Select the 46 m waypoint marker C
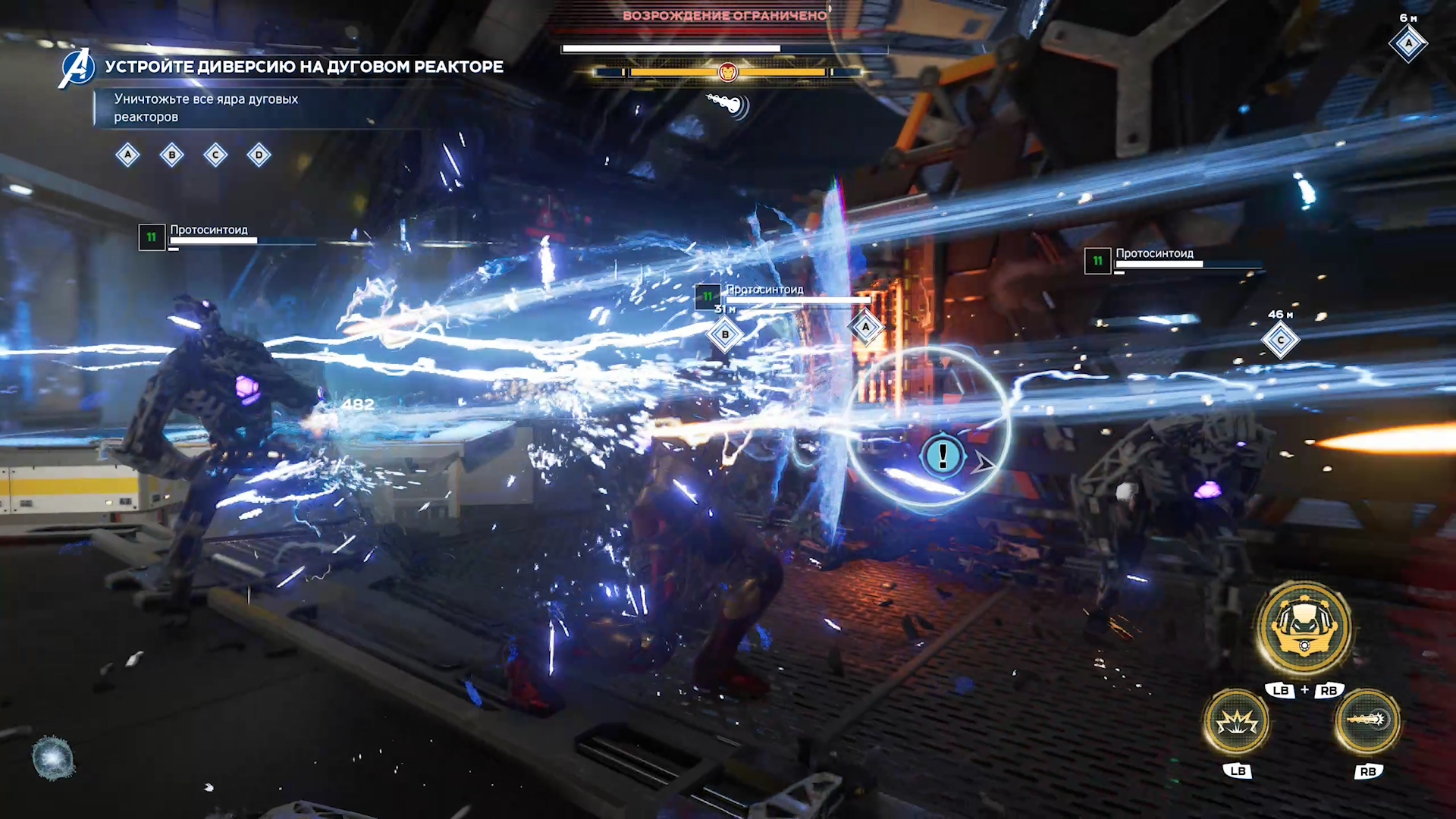1456x819 pixels. click(1280, 340)
